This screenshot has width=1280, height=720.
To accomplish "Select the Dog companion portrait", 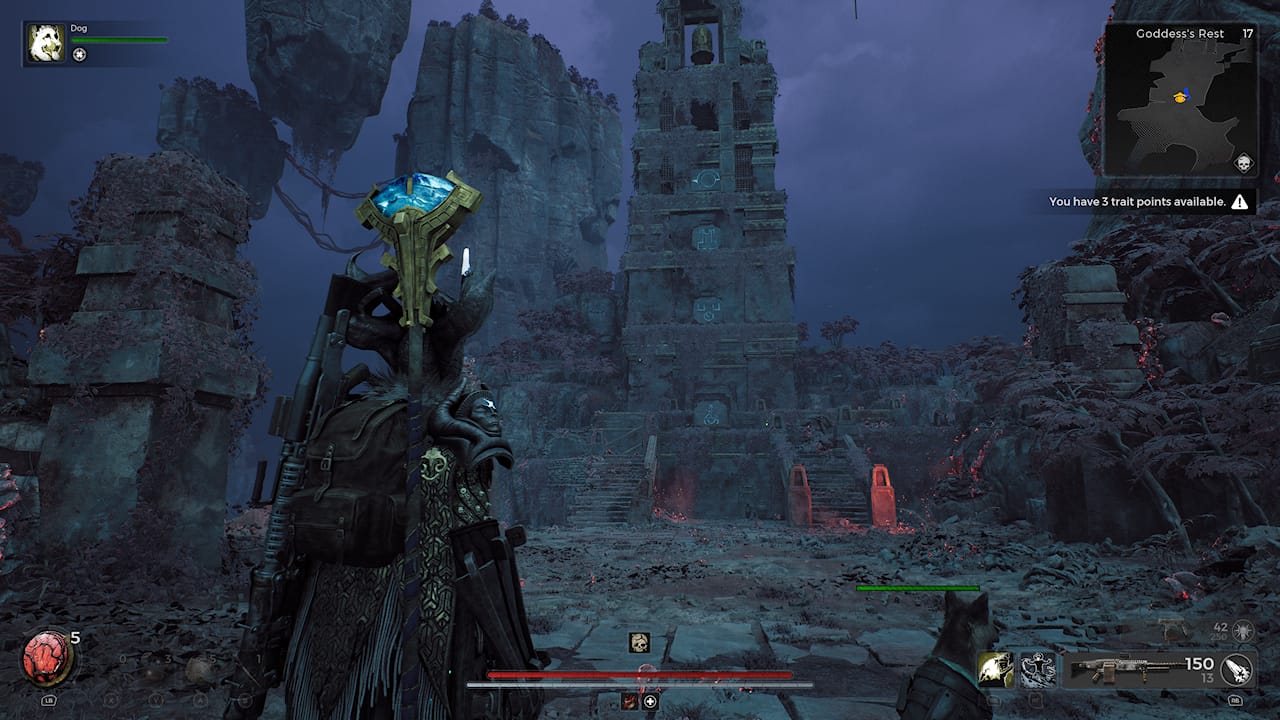I will (46, 44).
